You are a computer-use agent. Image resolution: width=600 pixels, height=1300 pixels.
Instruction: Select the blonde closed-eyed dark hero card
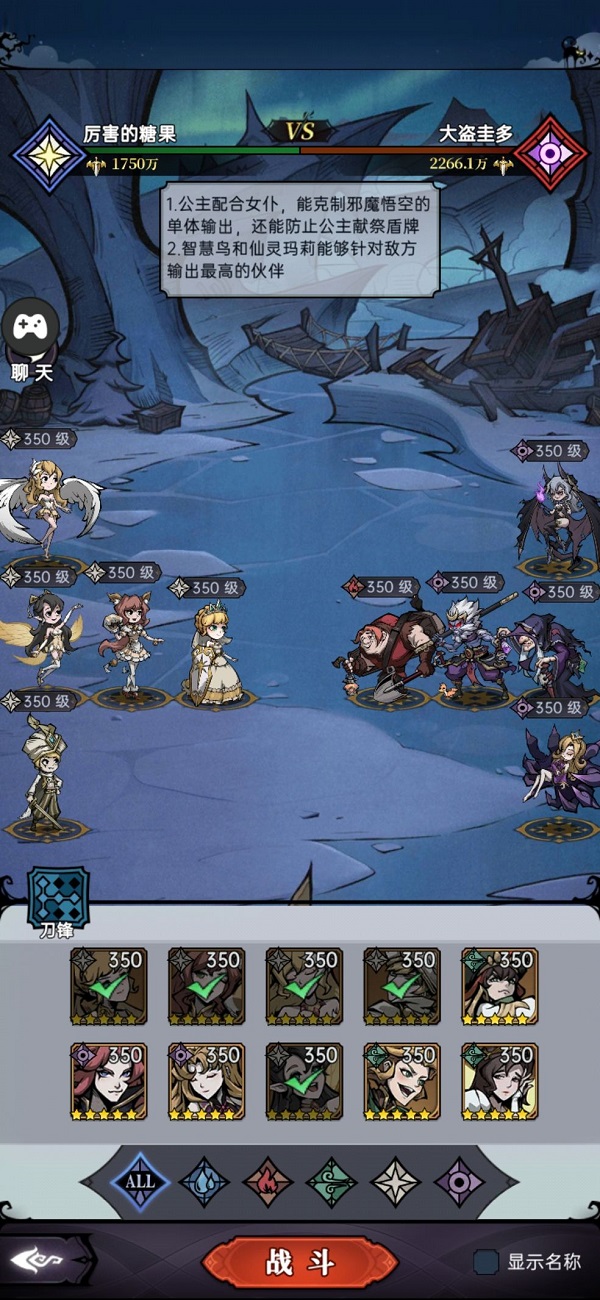click(206, 1081)
